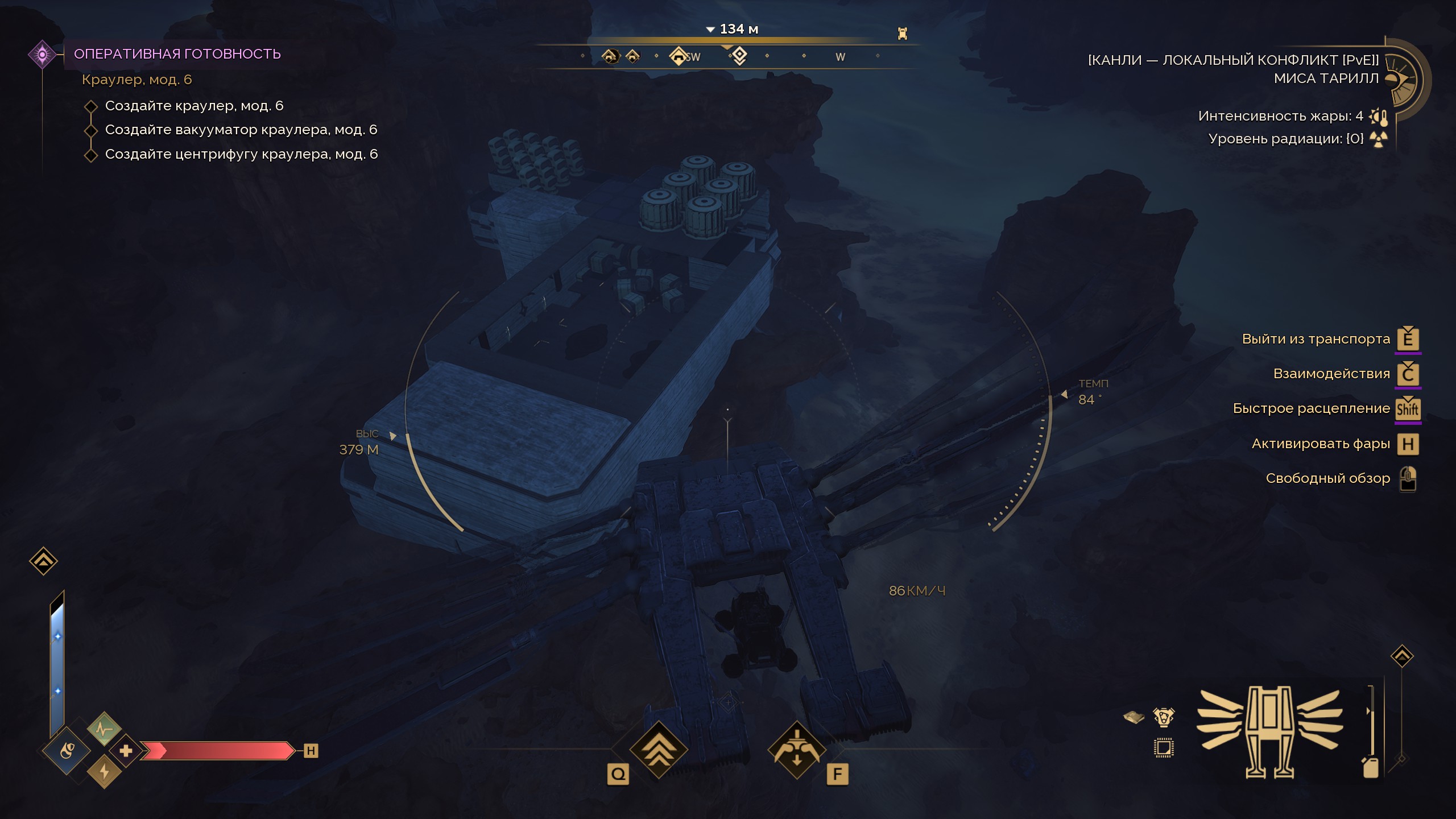Activate the triple-chevron boost ability
Image resolution: width=1456 pixels, height=819 pixels.
(659, 750)
